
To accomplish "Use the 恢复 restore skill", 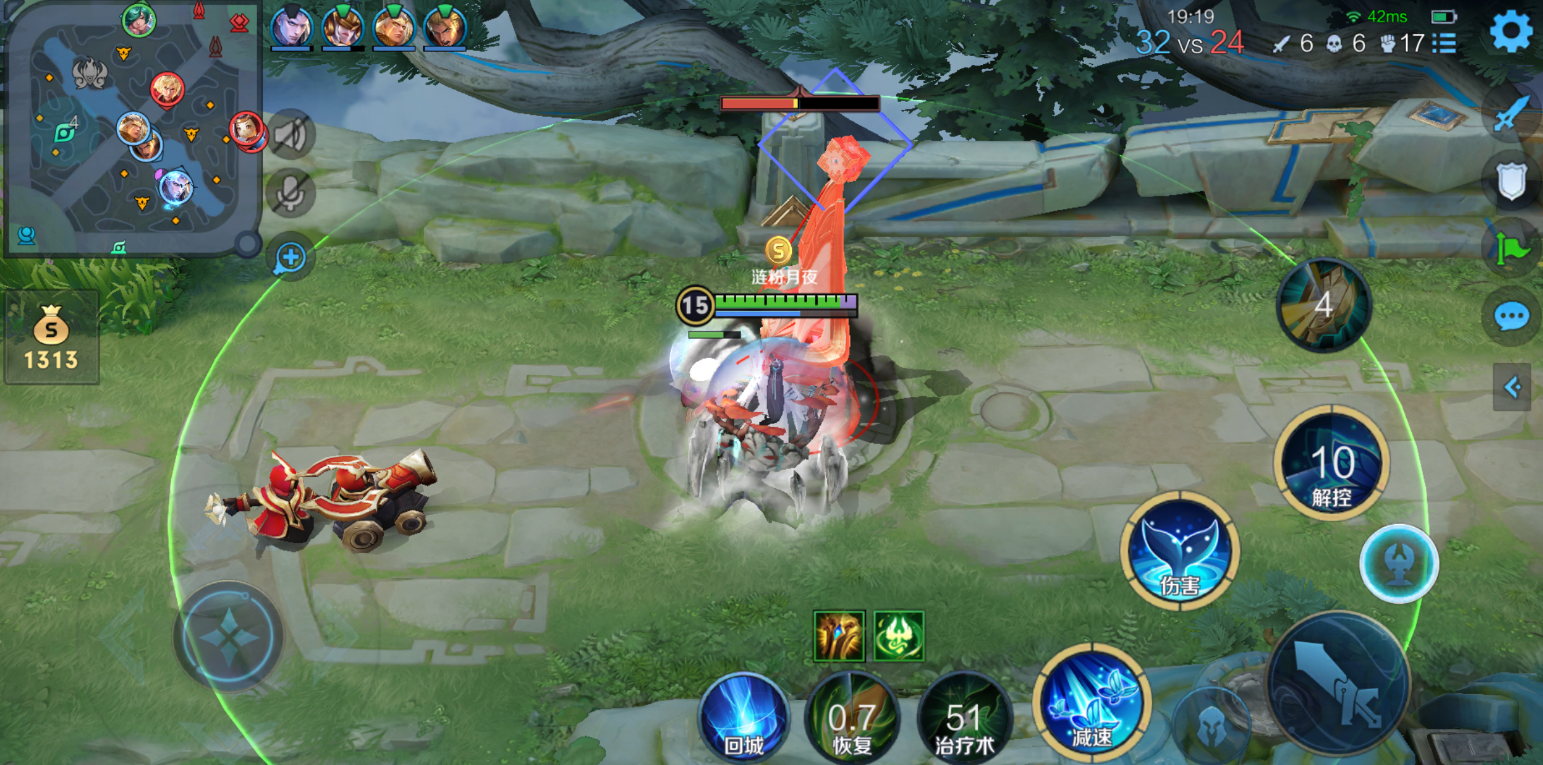I will [852, 718].
